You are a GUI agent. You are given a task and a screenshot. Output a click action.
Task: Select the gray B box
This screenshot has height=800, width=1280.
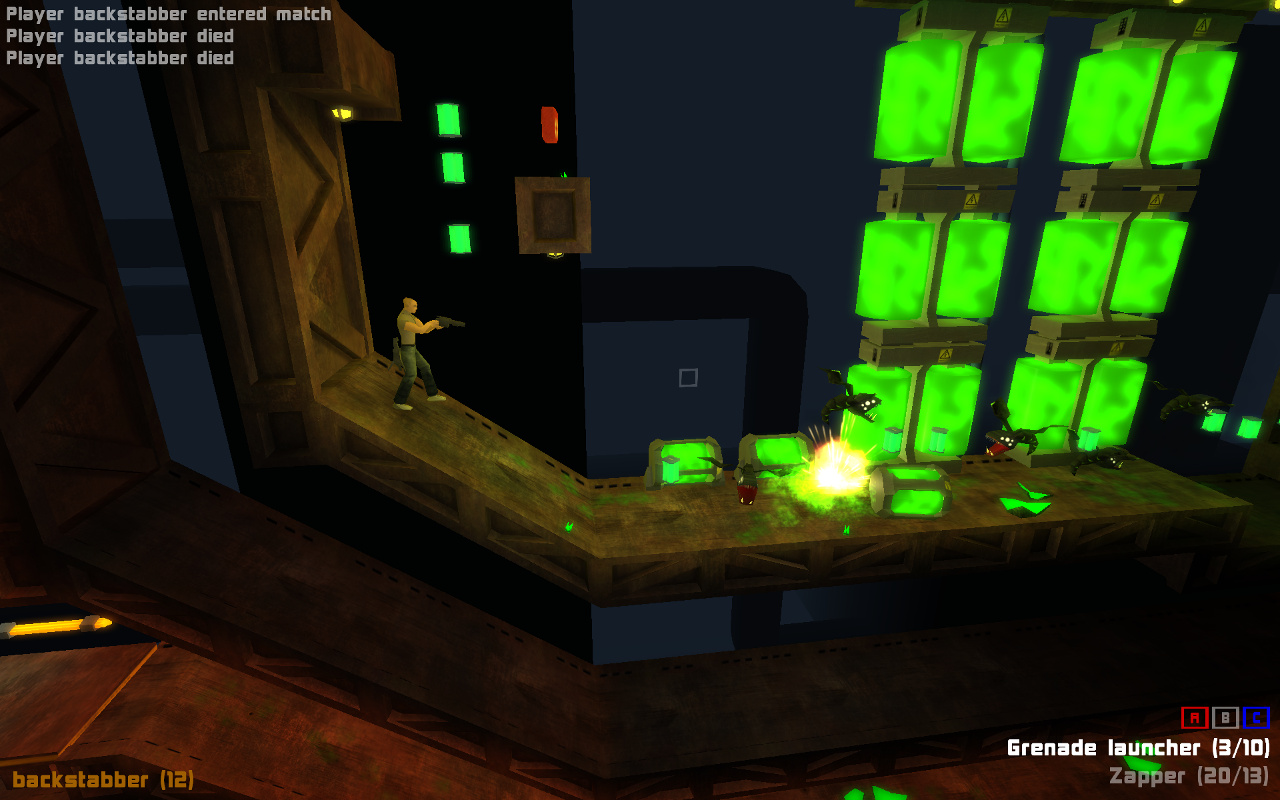tap(1225, 718)
